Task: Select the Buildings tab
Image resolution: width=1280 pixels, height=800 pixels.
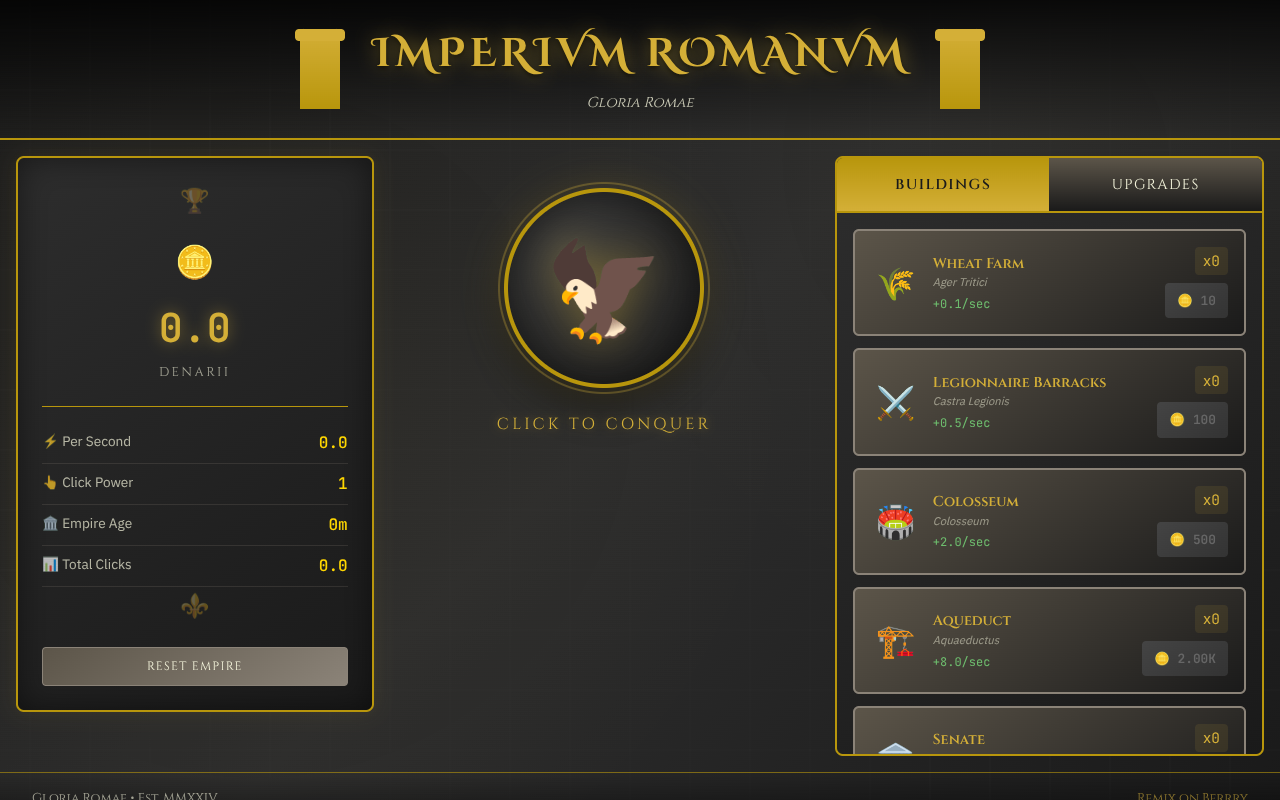Action: point(942,184)
